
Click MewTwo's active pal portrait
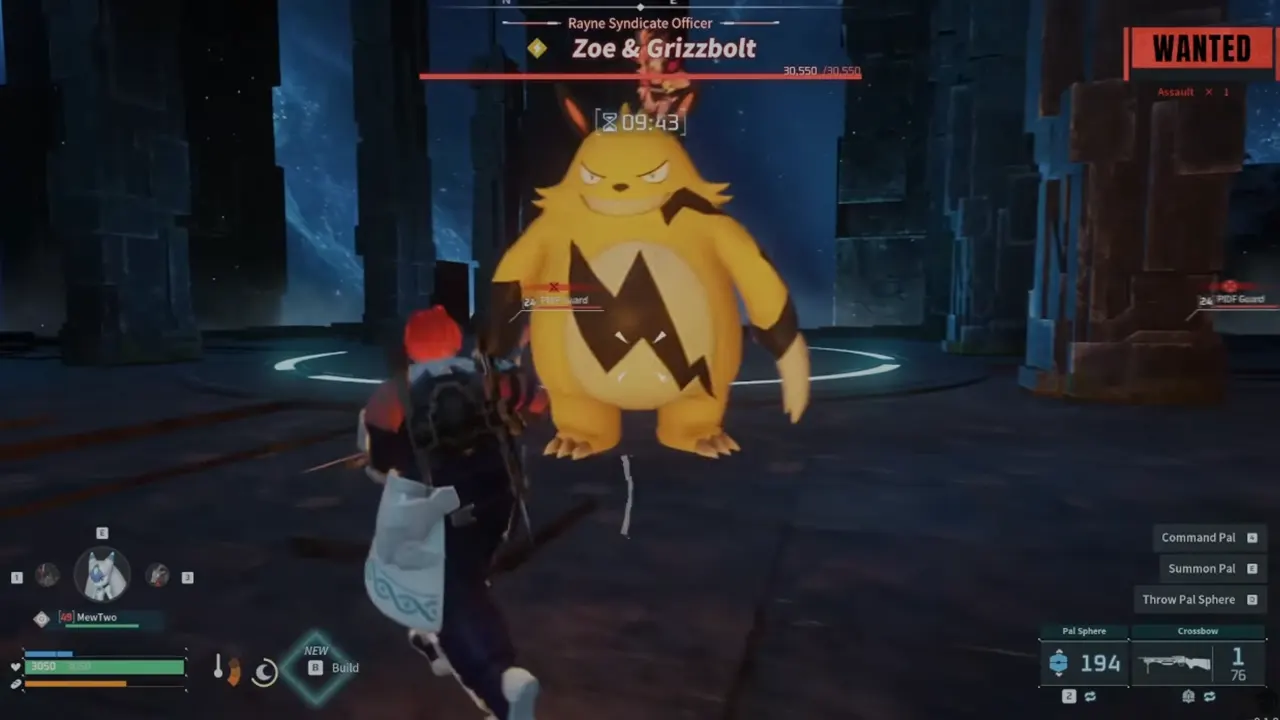click(102, 572)
